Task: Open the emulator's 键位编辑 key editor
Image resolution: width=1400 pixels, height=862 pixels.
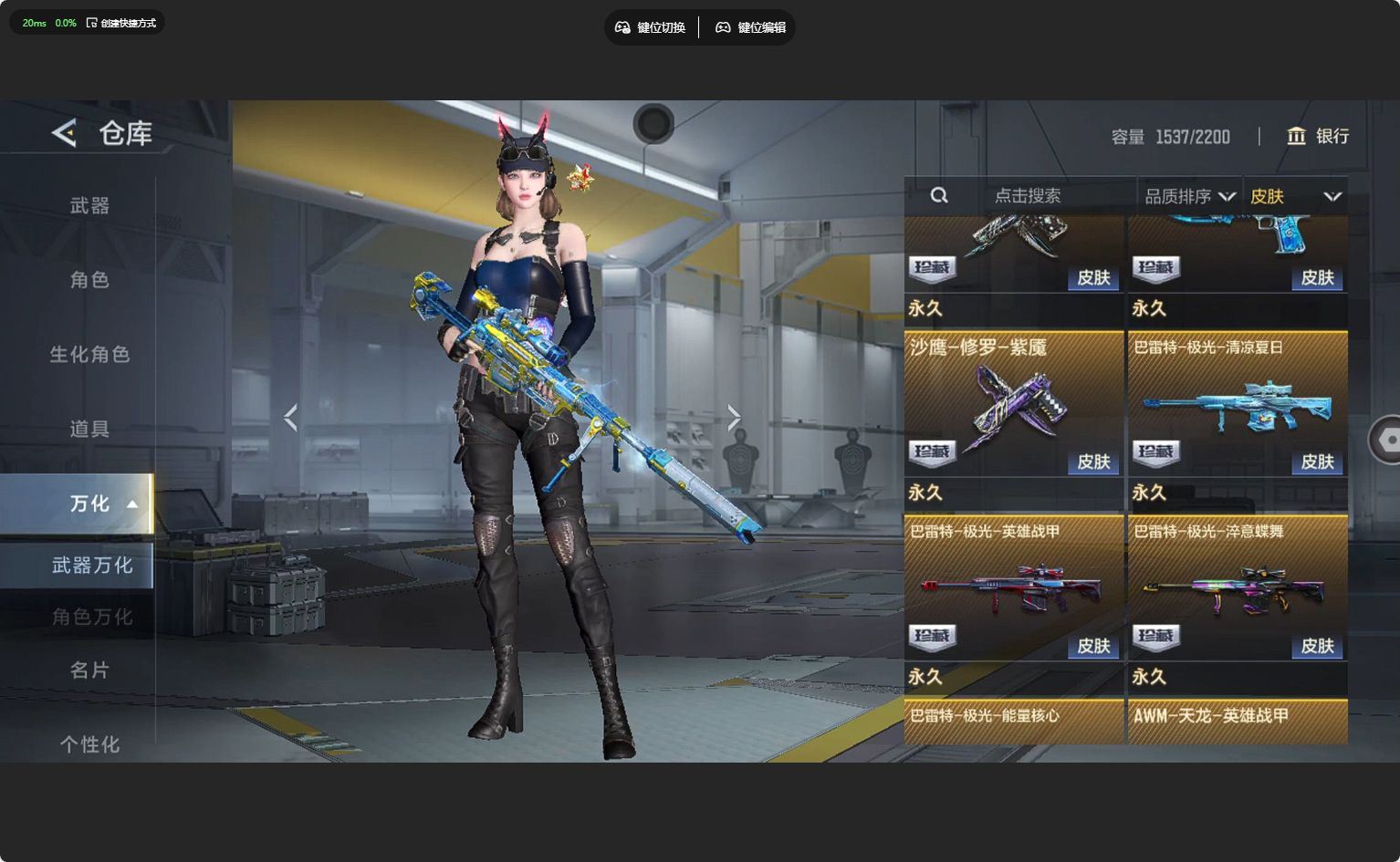Action: click(750, 27)
